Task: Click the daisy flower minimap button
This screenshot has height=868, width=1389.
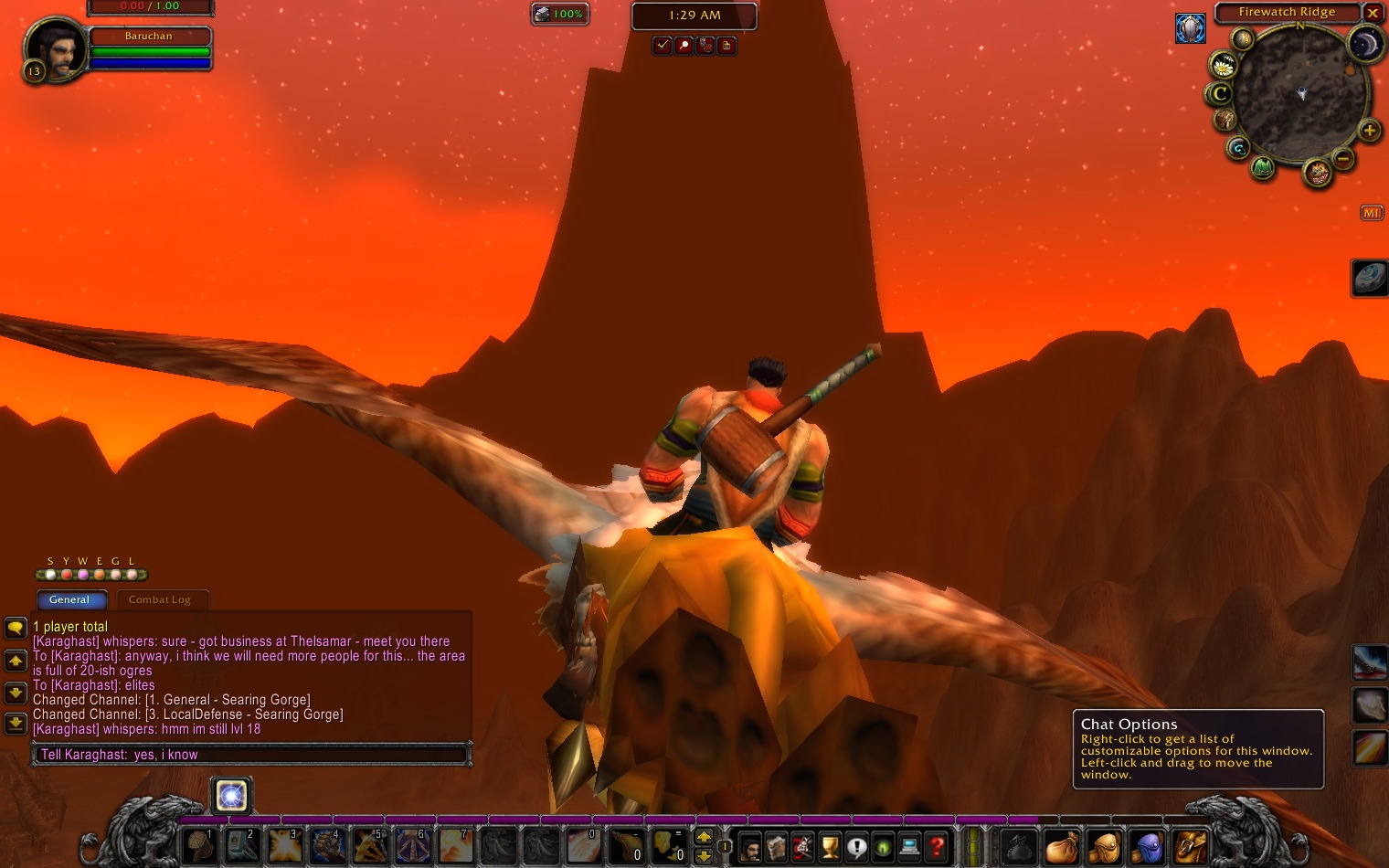Action: pos(1223,66)
